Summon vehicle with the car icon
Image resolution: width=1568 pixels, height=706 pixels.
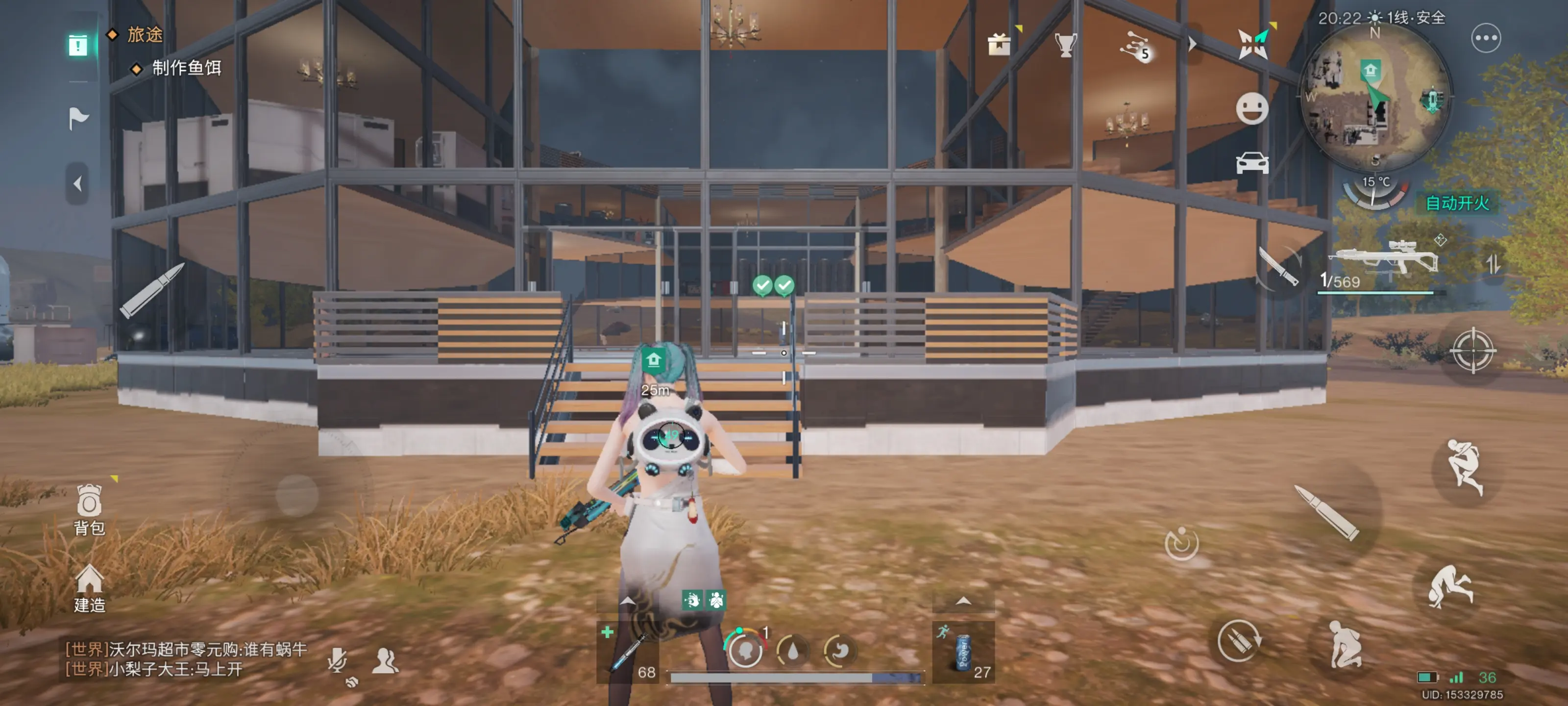[1251, 163]
